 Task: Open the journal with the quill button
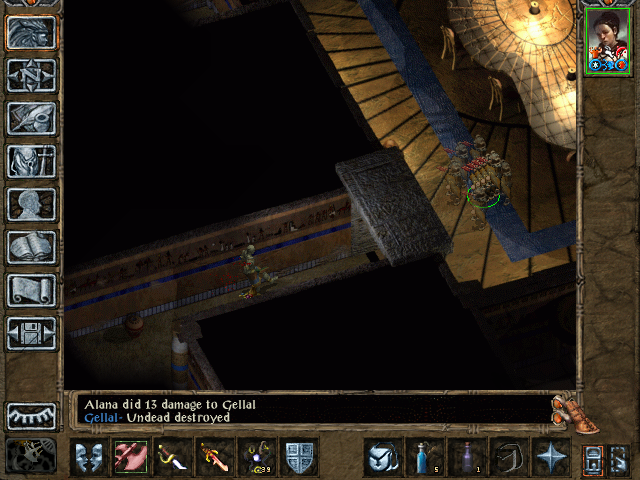pyautogui.click(x=31, y=118)
